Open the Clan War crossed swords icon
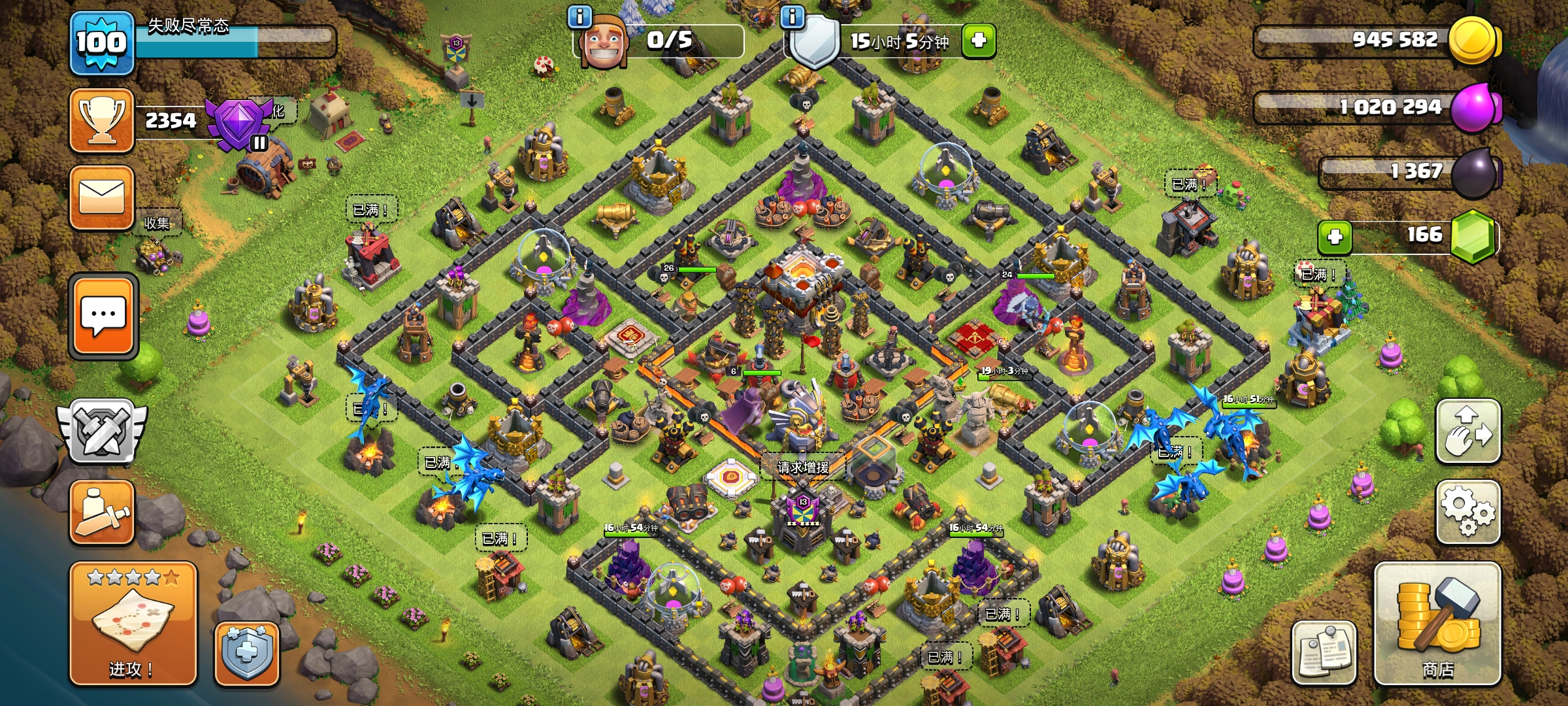1568x706 pixels. [102, 430]
